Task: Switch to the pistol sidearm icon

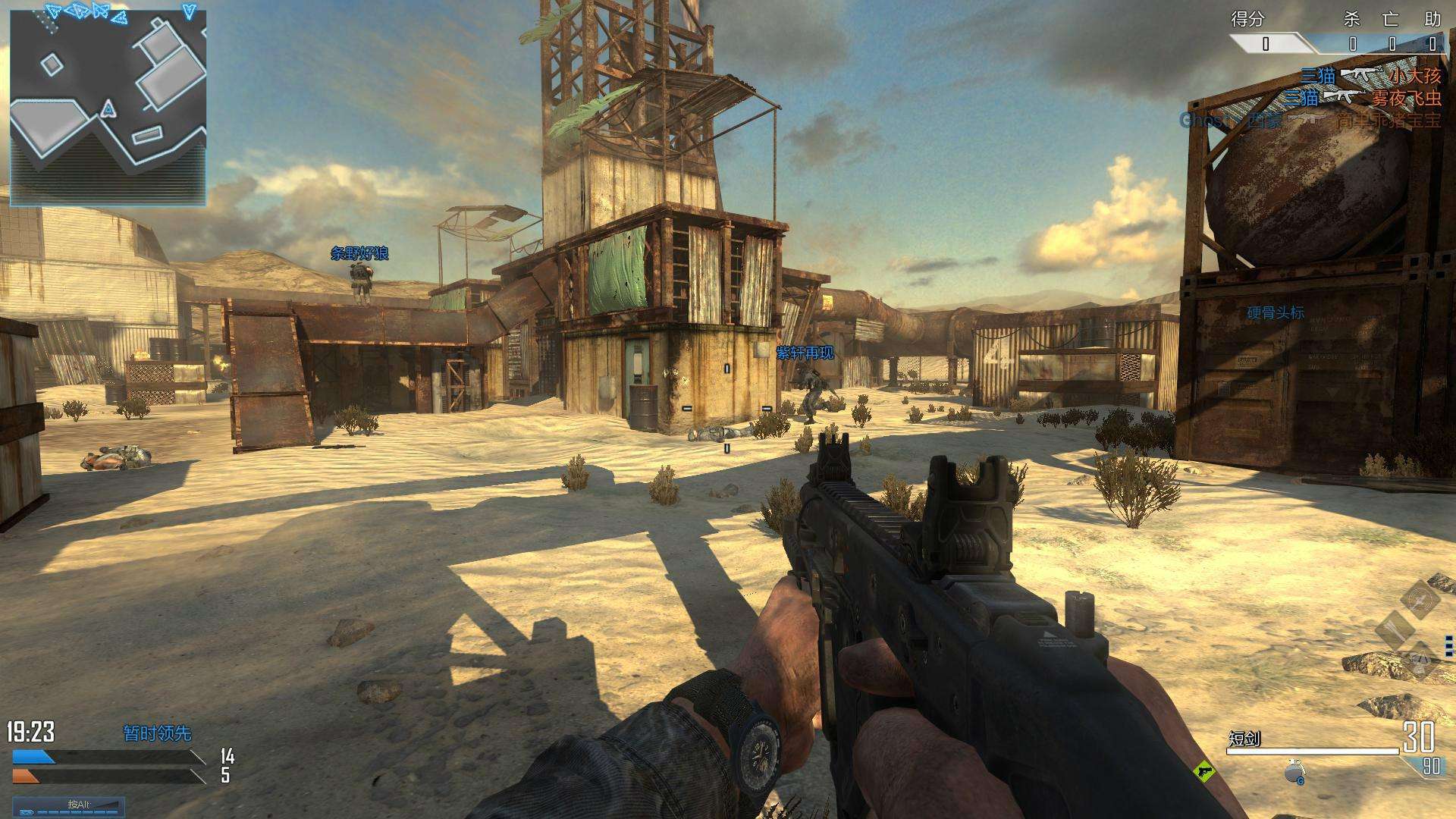Action: pos(1204,772)
